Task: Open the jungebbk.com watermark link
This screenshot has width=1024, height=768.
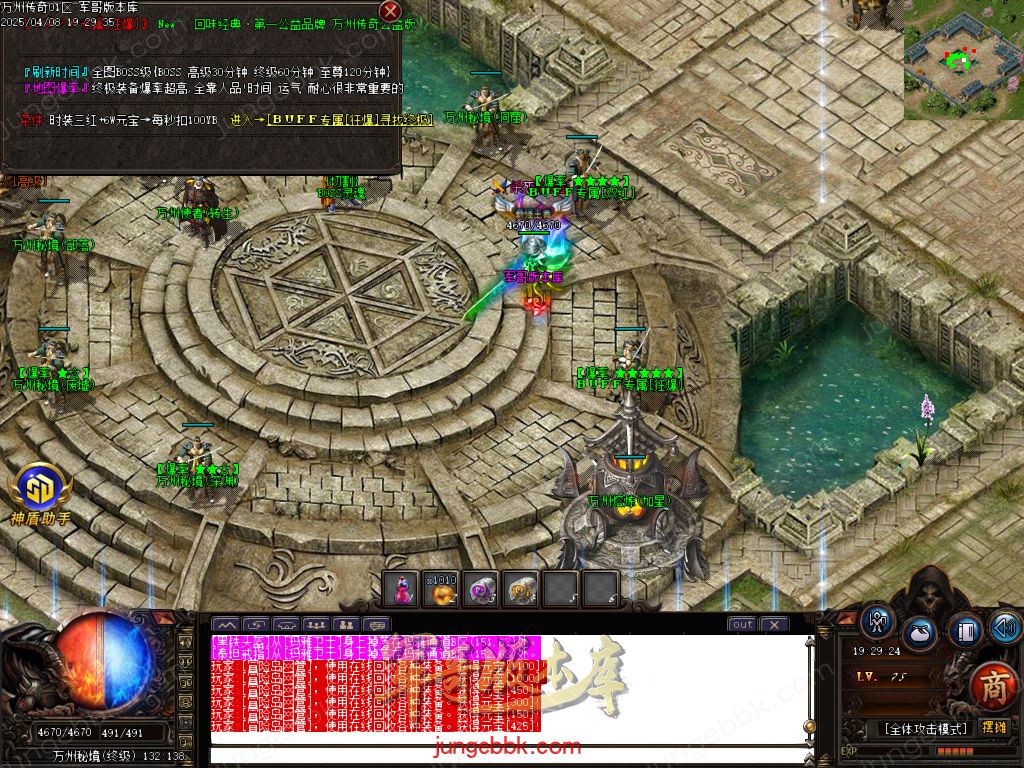Action: [x=510, y=746]
